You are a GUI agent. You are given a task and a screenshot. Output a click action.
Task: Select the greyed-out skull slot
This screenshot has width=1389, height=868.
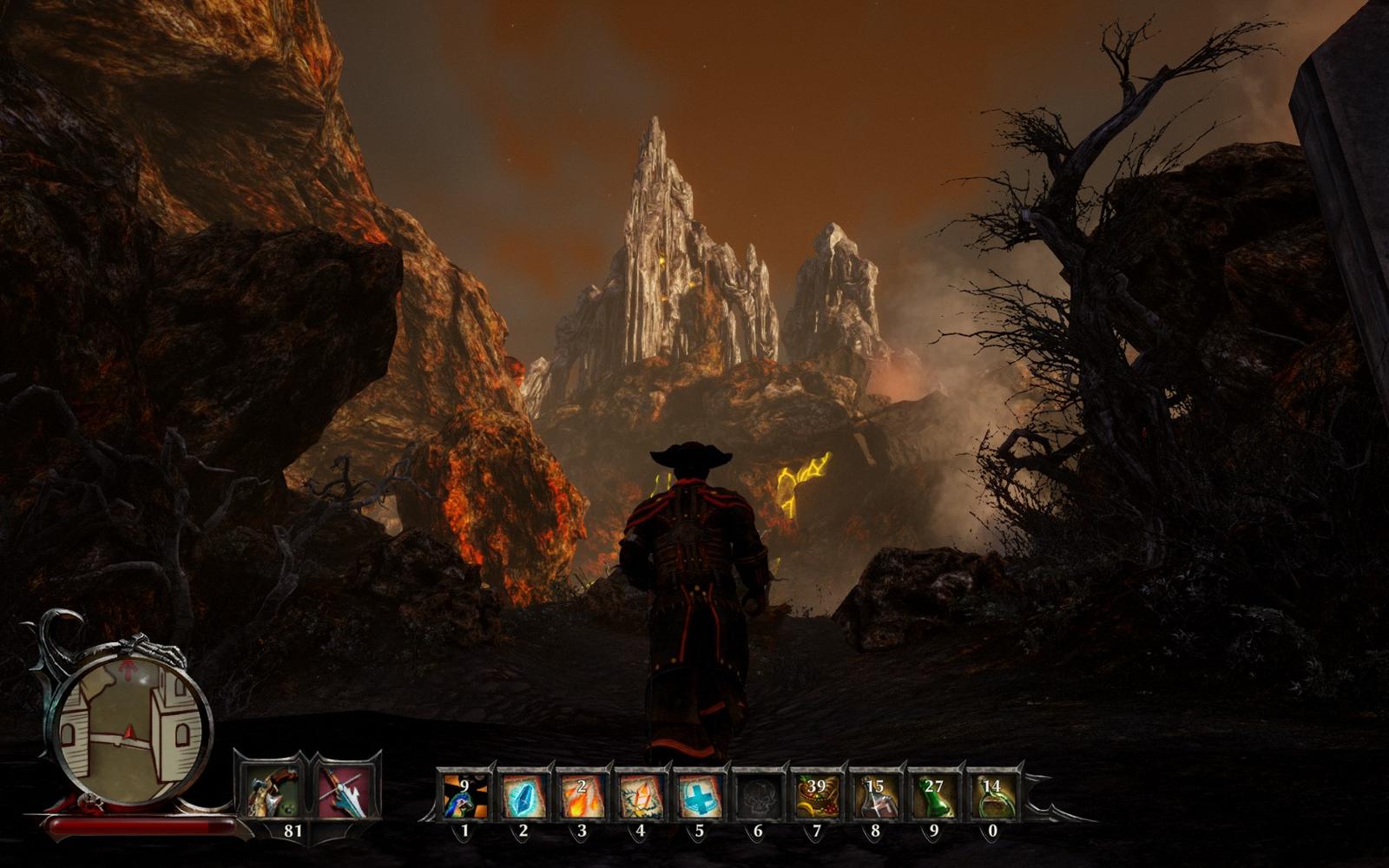click(757, 795)
